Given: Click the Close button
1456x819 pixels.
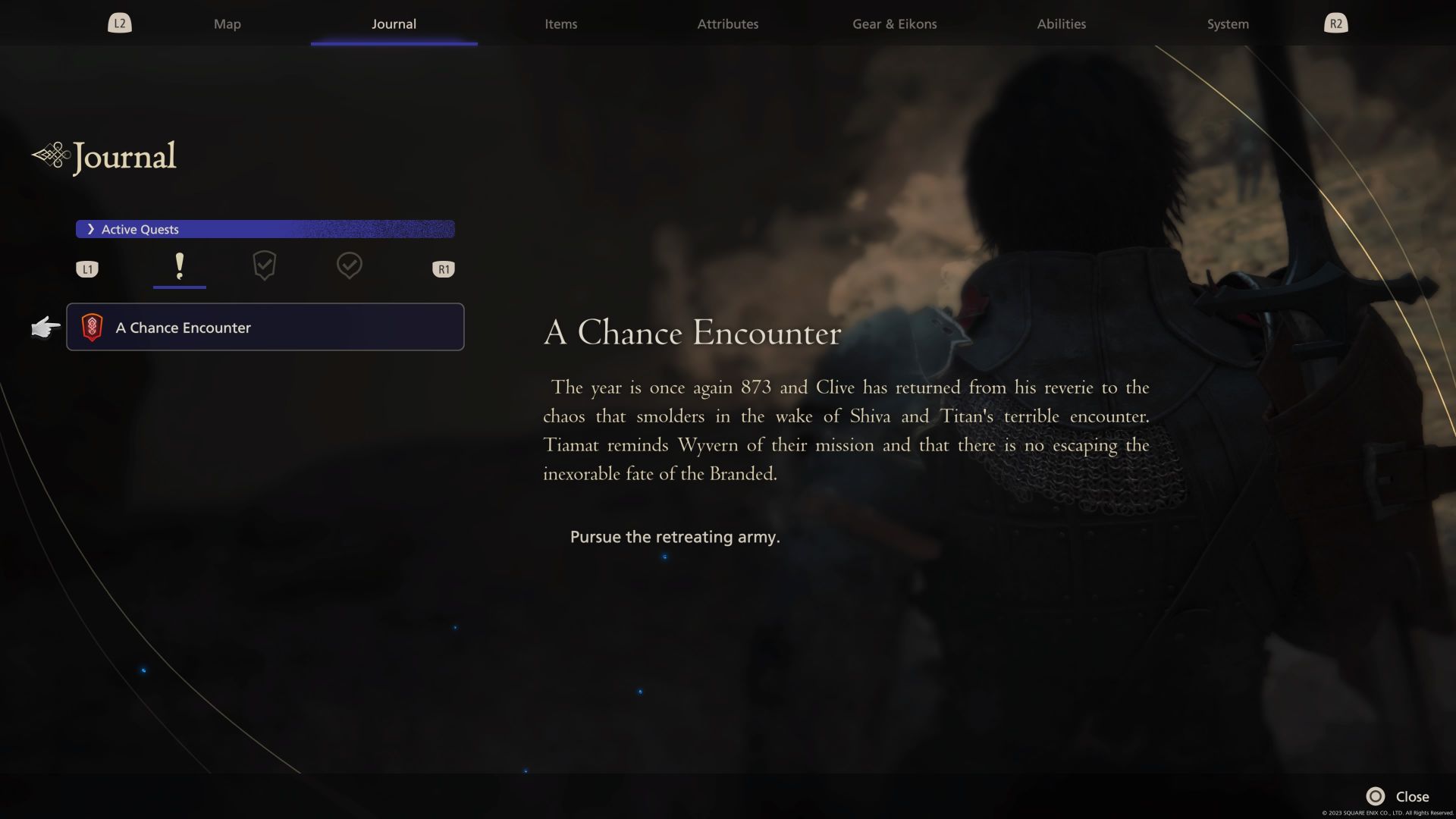Looking at the screenshot, I should (x=1411, y=796).
